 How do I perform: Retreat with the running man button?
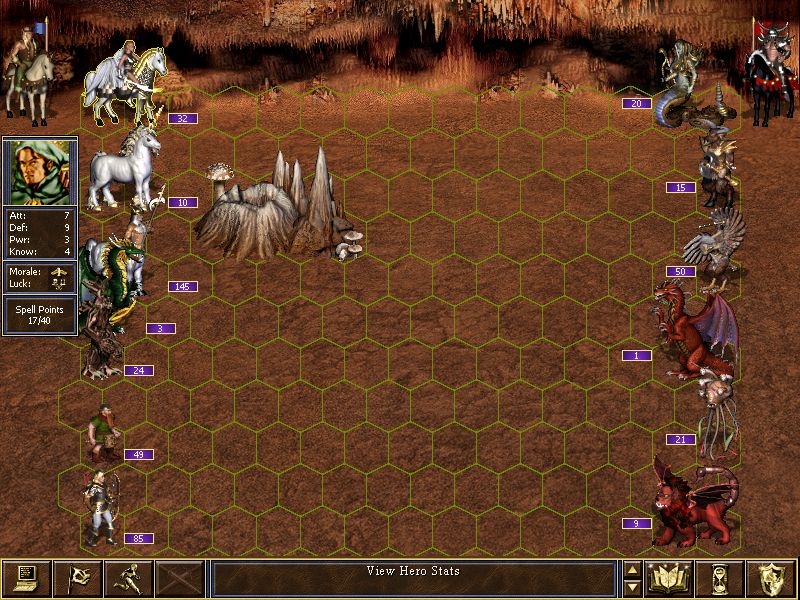point(128,579)
